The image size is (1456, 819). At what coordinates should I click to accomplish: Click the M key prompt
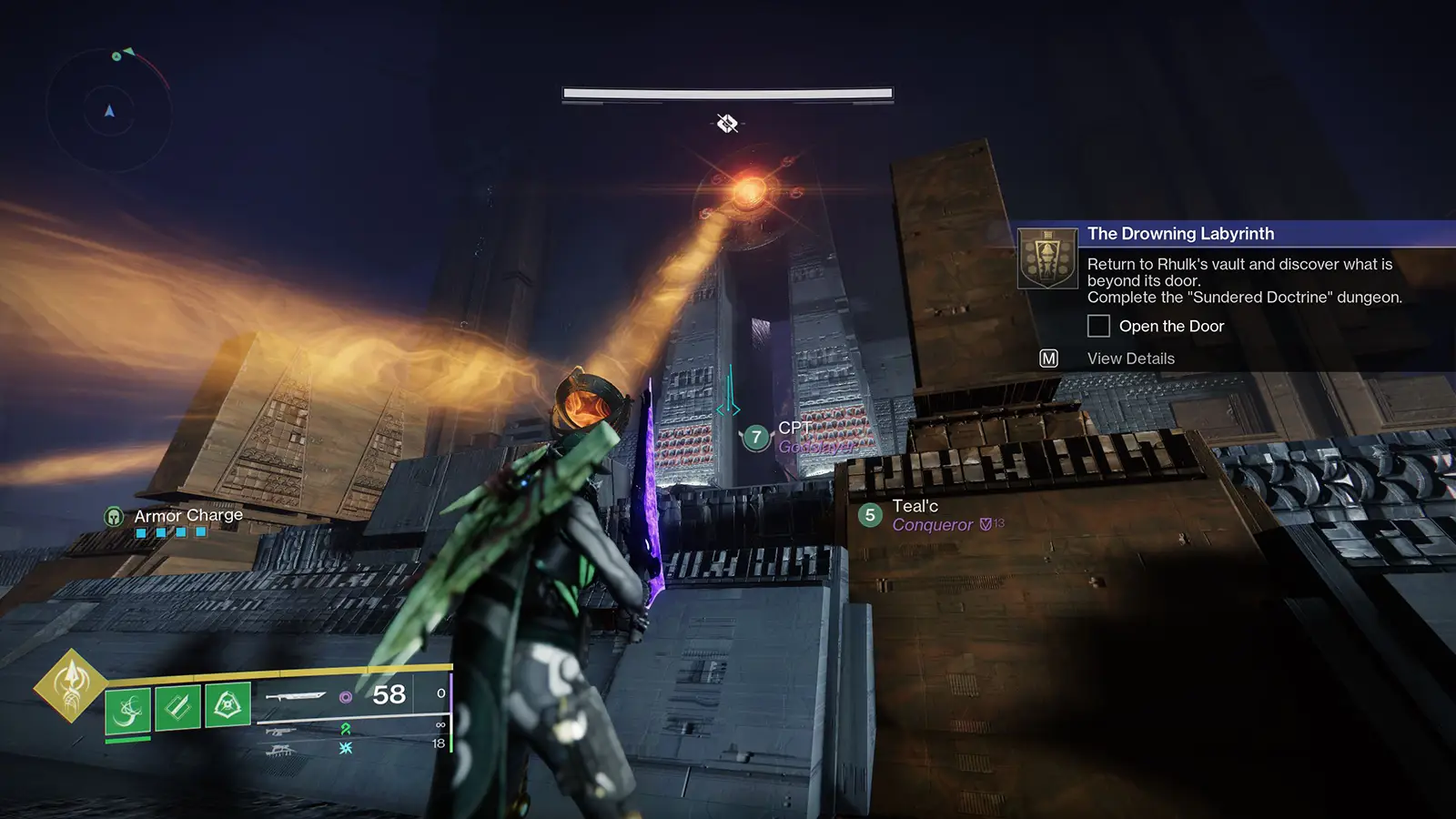[x=1047, y=358]
